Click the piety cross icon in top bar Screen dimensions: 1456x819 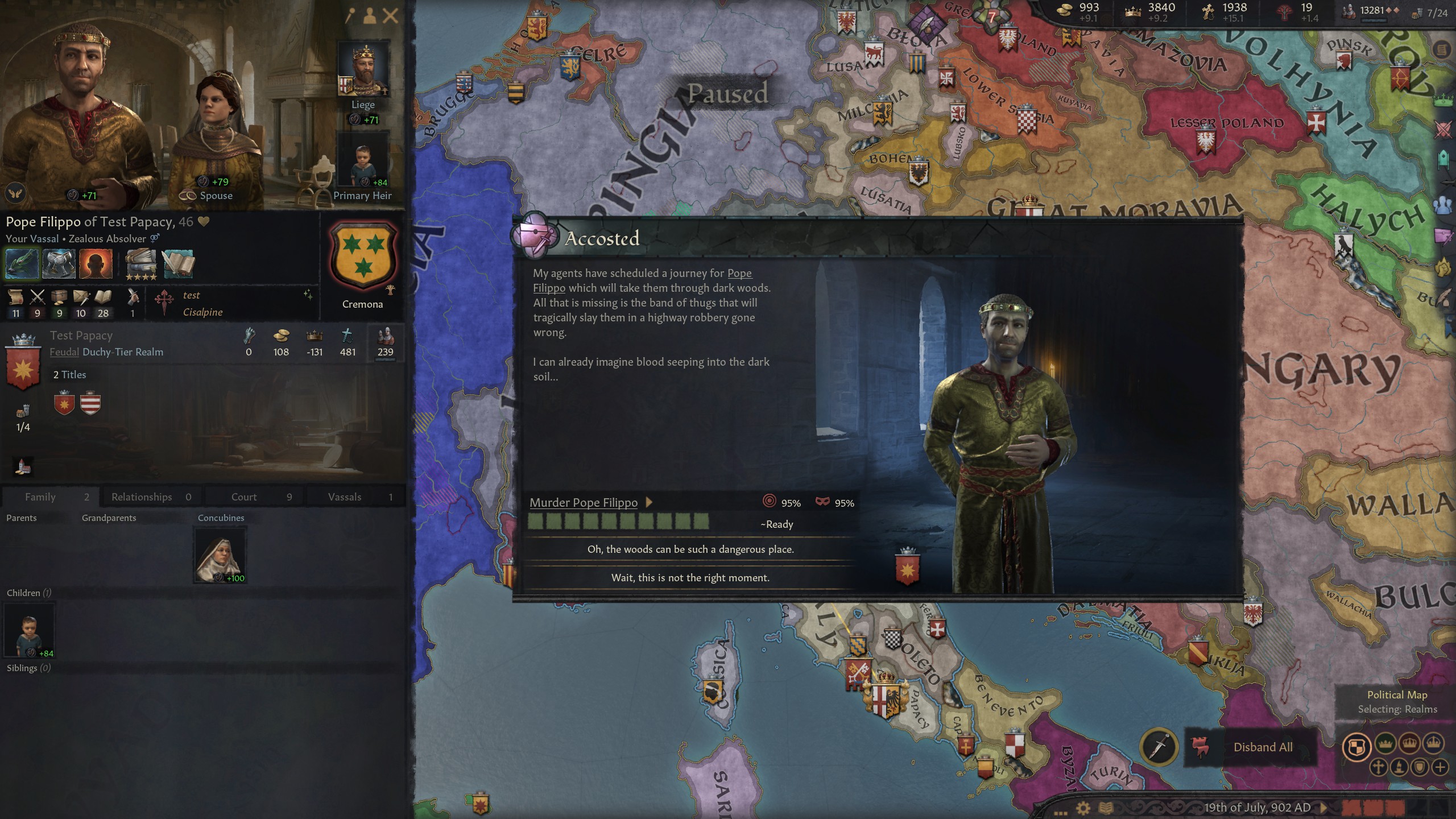point(1209,11)
